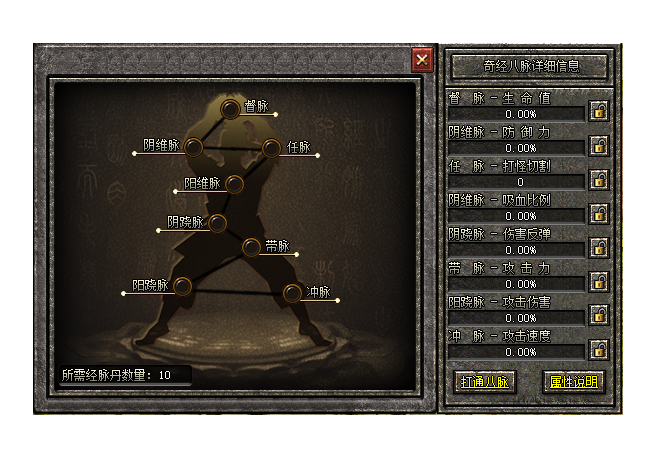Toggle the lock beside 阴维脉 防御力
Image resolution: width=657 pixels, height=459 pixels.
[599, 145]
